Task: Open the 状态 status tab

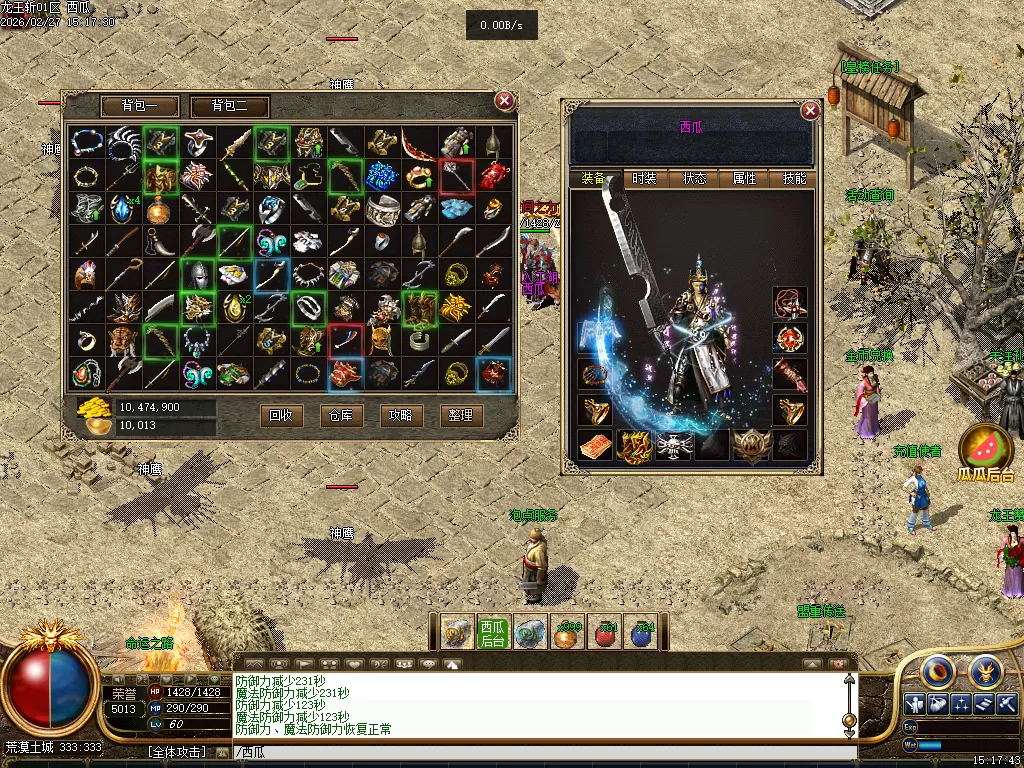Action: 694,179
